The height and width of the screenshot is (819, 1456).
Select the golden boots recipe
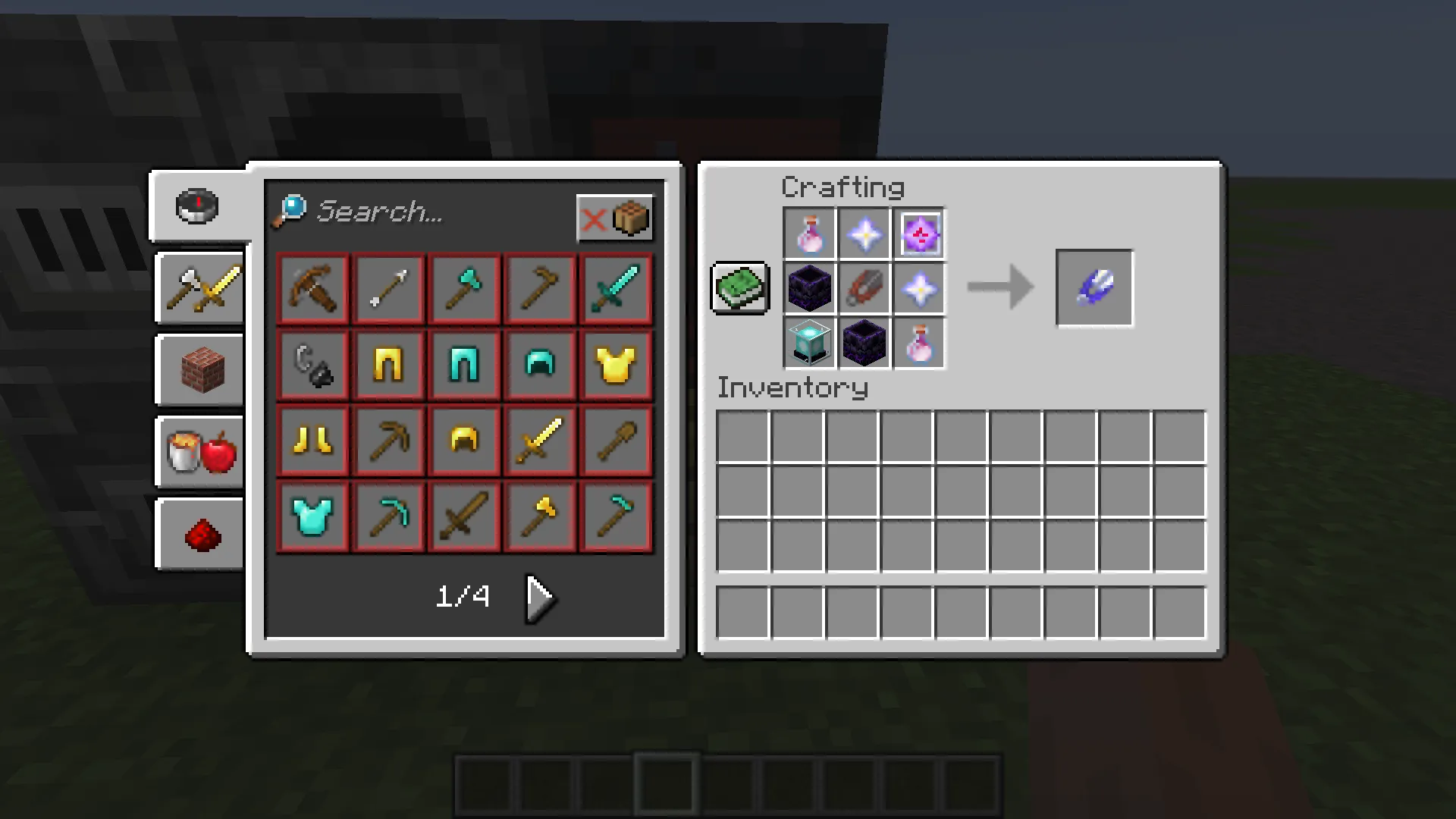[x=312, y=441]
